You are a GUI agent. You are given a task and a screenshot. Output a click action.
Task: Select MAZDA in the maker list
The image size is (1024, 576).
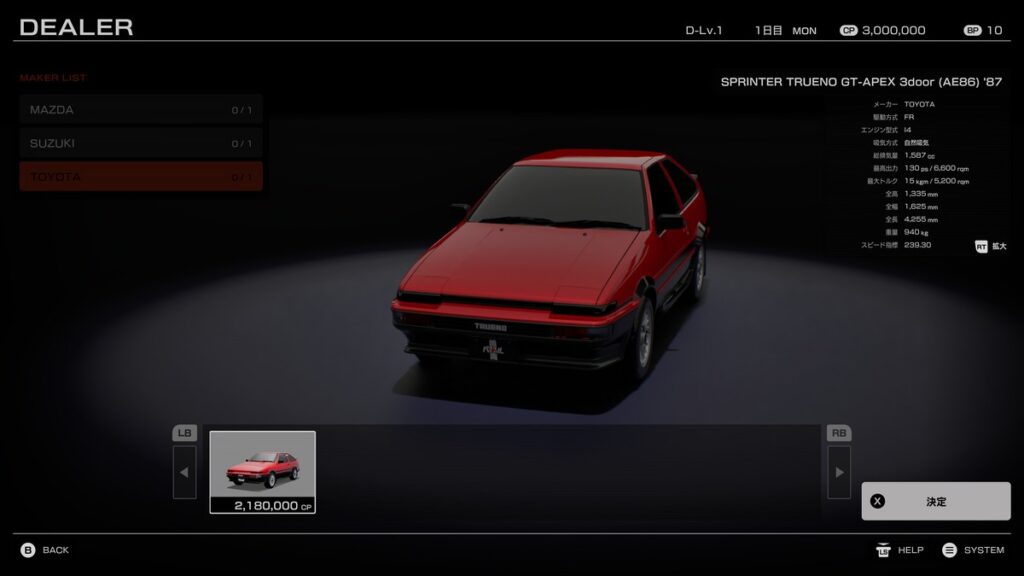140,110
